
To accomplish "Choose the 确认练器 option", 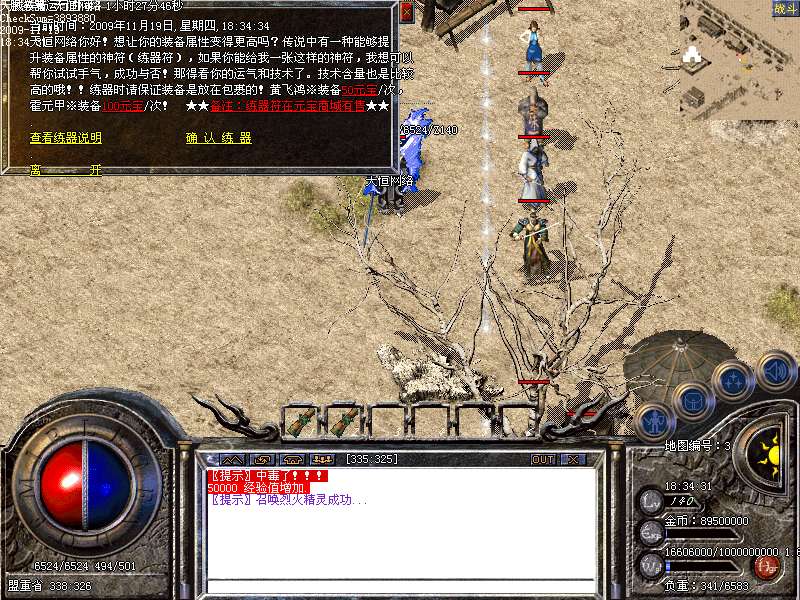I will (218, 138).
